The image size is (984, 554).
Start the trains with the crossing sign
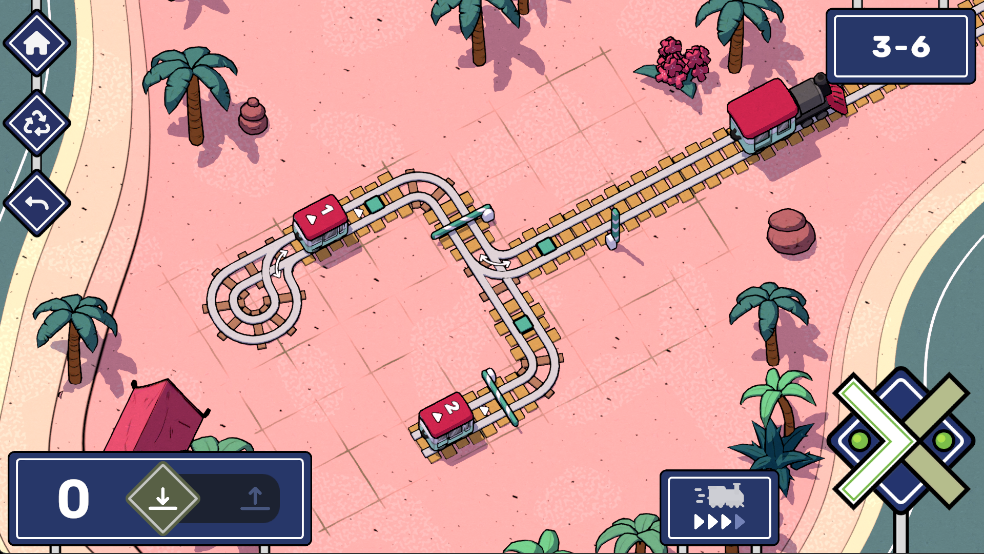tap(901, 441)
